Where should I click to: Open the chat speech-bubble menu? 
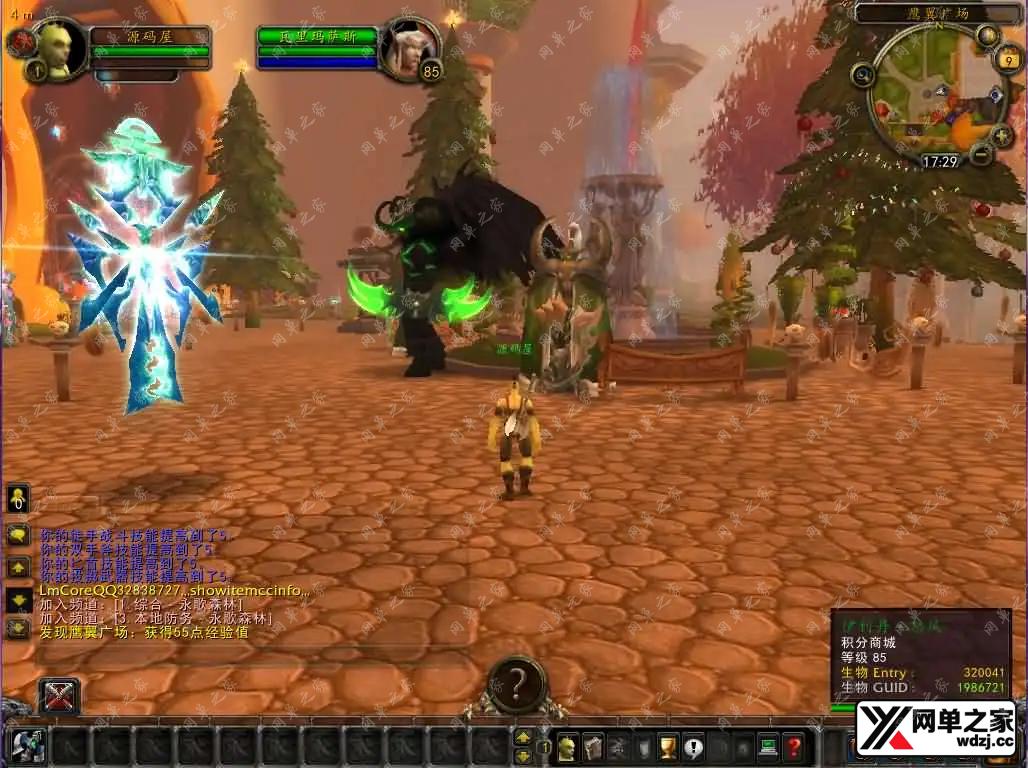(17, 535)
